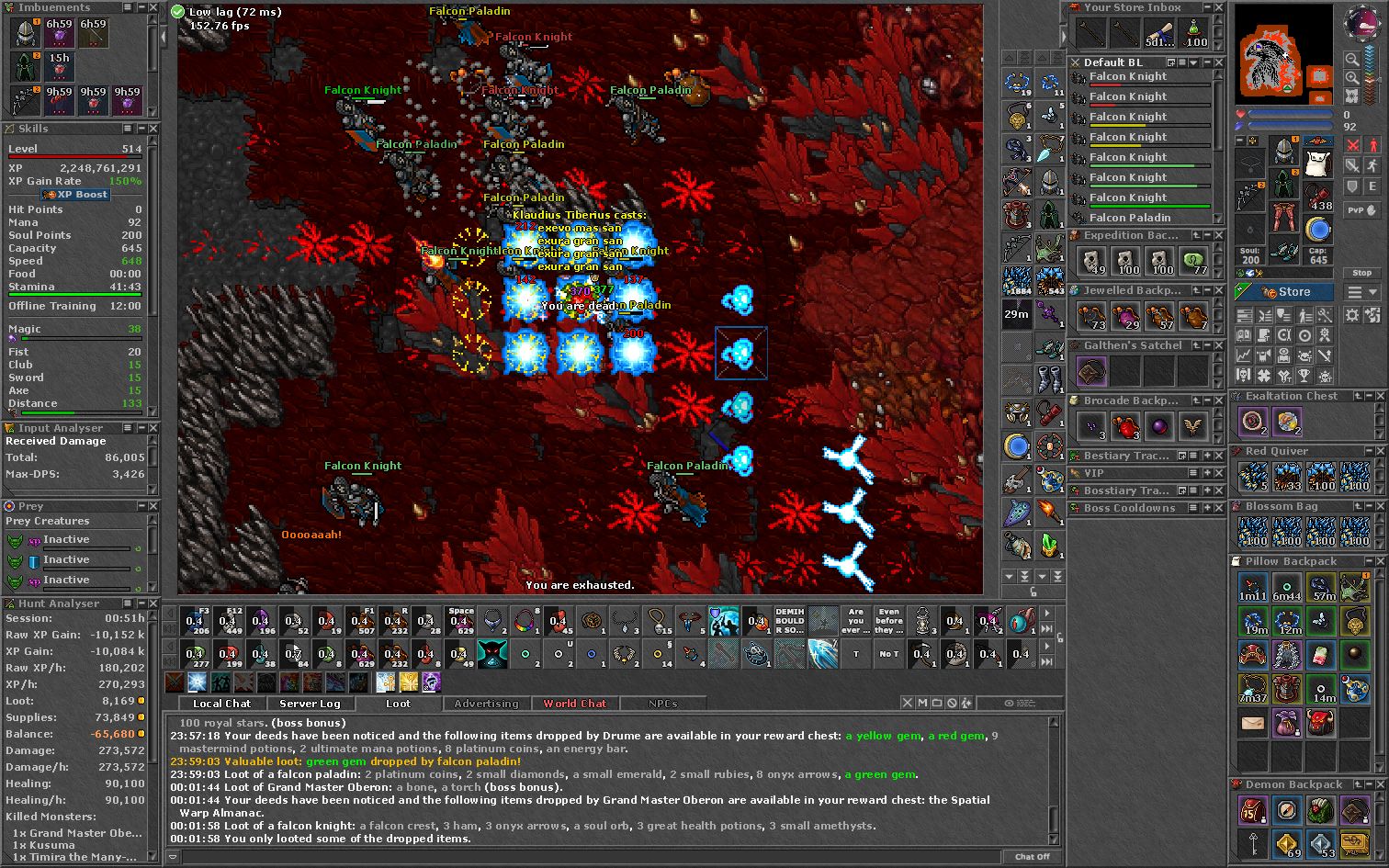Select the helmet equipment slot
1389x868 pixels.
(1284, 152)
